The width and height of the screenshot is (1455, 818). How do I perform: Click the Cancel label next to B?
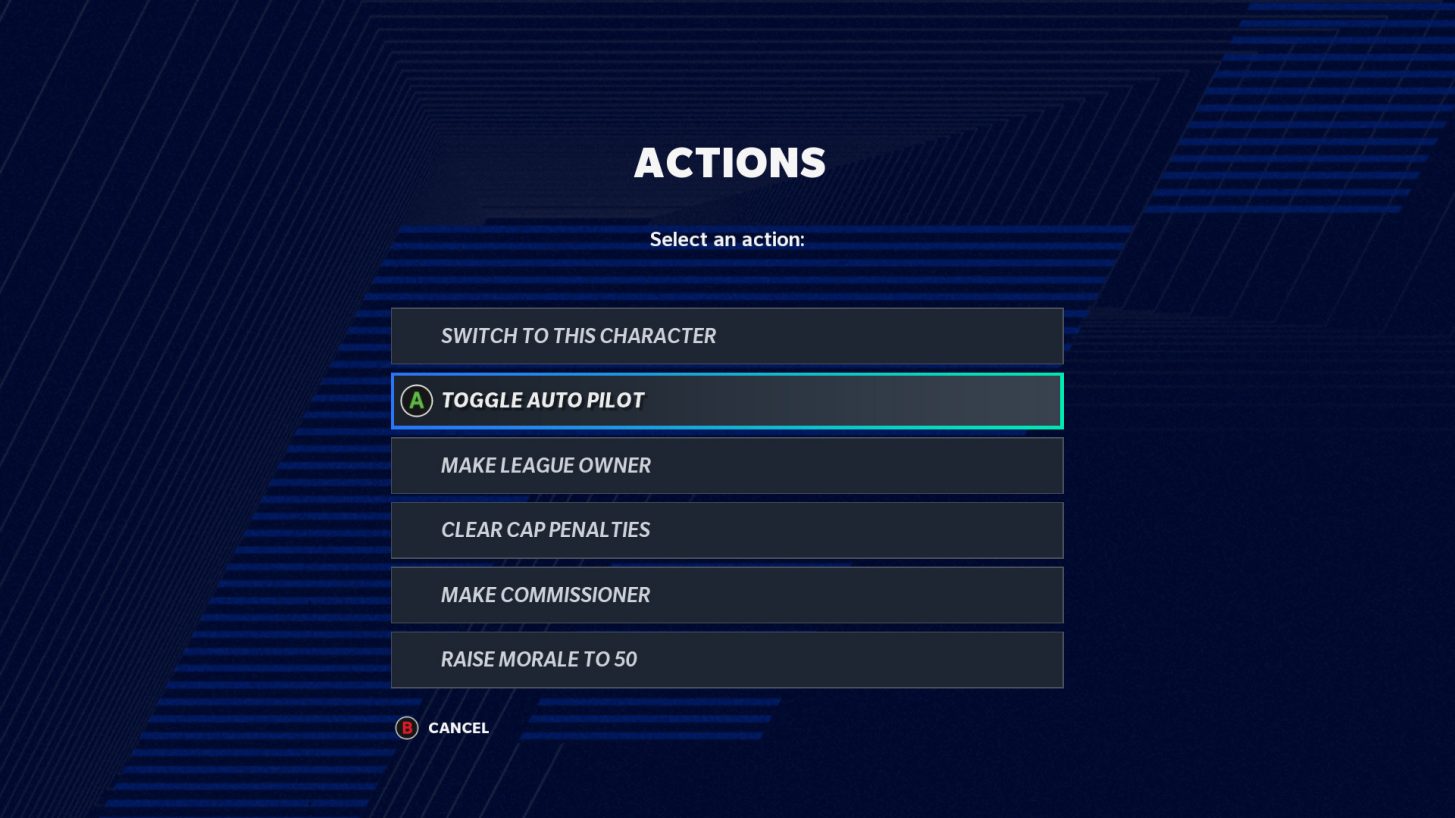point(457,728)
